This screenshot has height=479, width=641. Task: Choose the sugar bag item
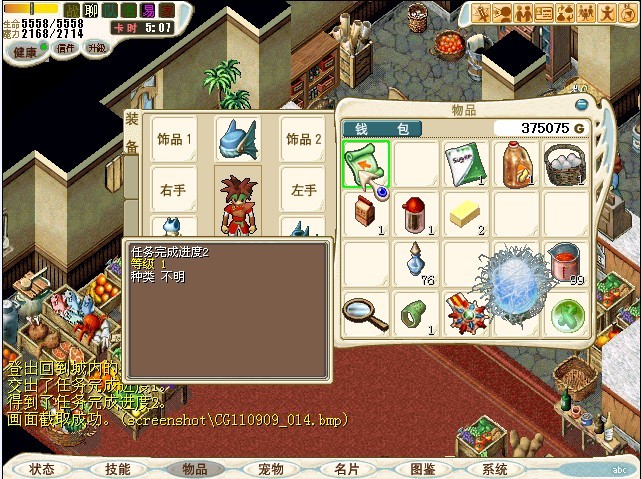coord(466,163)
